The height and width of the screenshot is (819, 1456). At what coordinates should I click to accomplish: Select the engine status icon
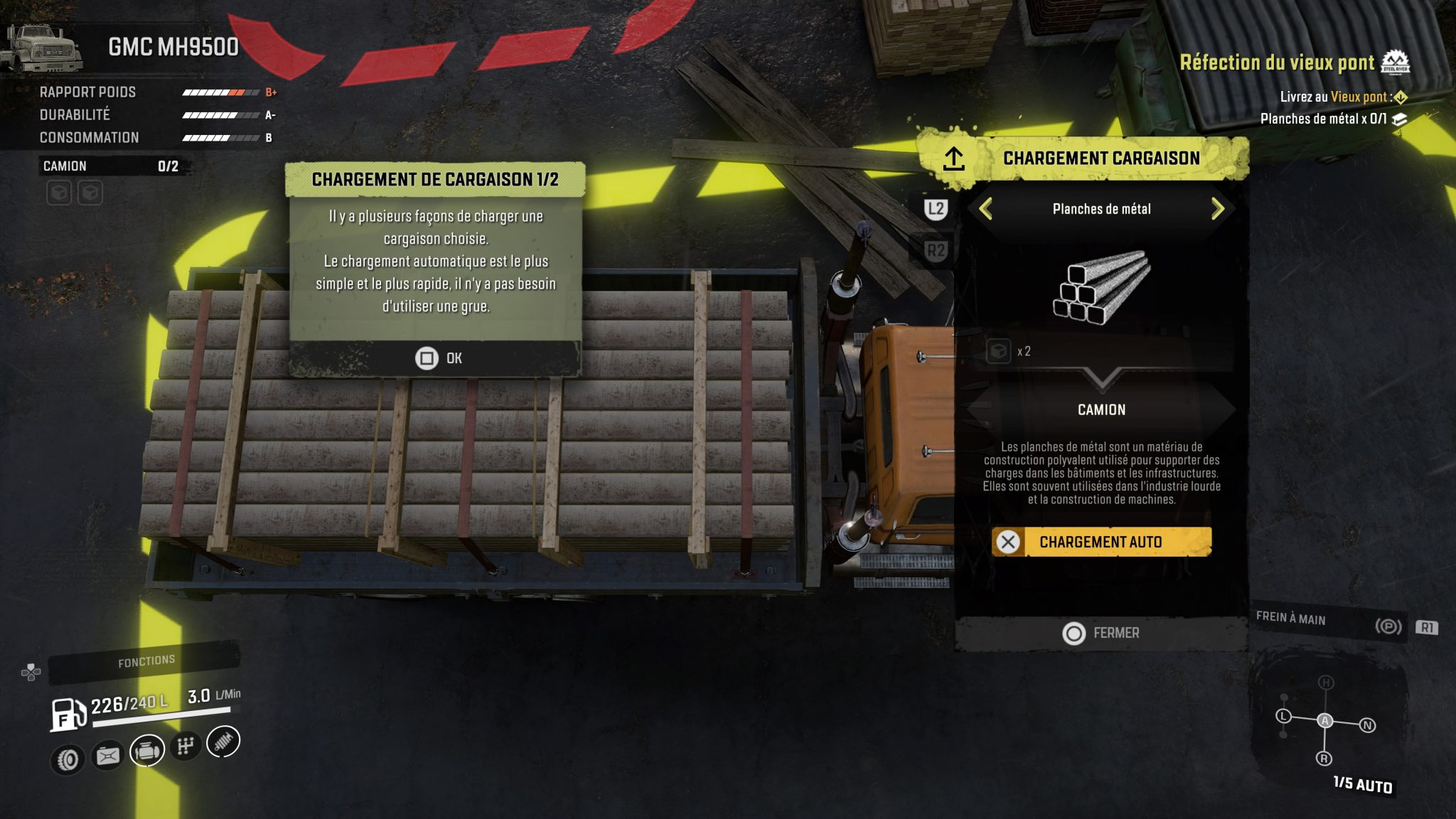147,750
